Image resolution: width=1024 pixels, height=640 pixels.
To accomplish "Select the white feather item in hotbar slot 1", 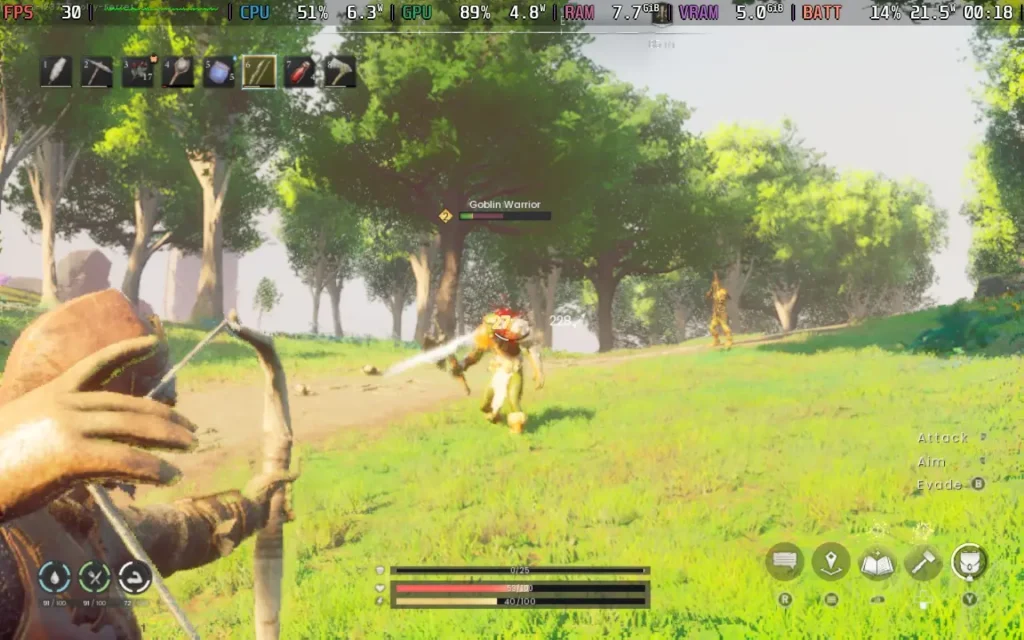I will (56, 71).
